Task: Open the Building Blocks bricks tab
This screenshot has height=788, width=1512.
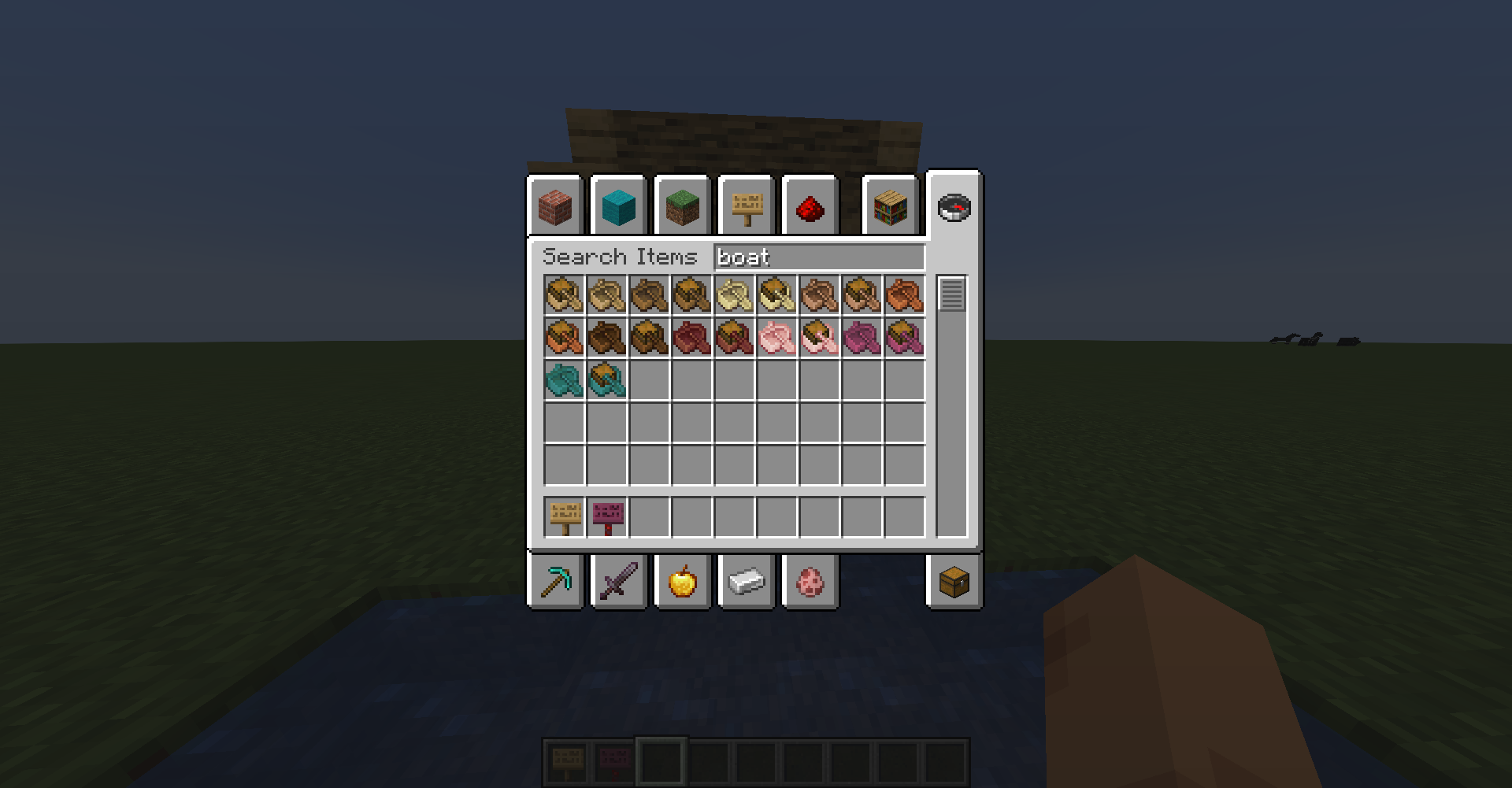Action: (556, 206)
